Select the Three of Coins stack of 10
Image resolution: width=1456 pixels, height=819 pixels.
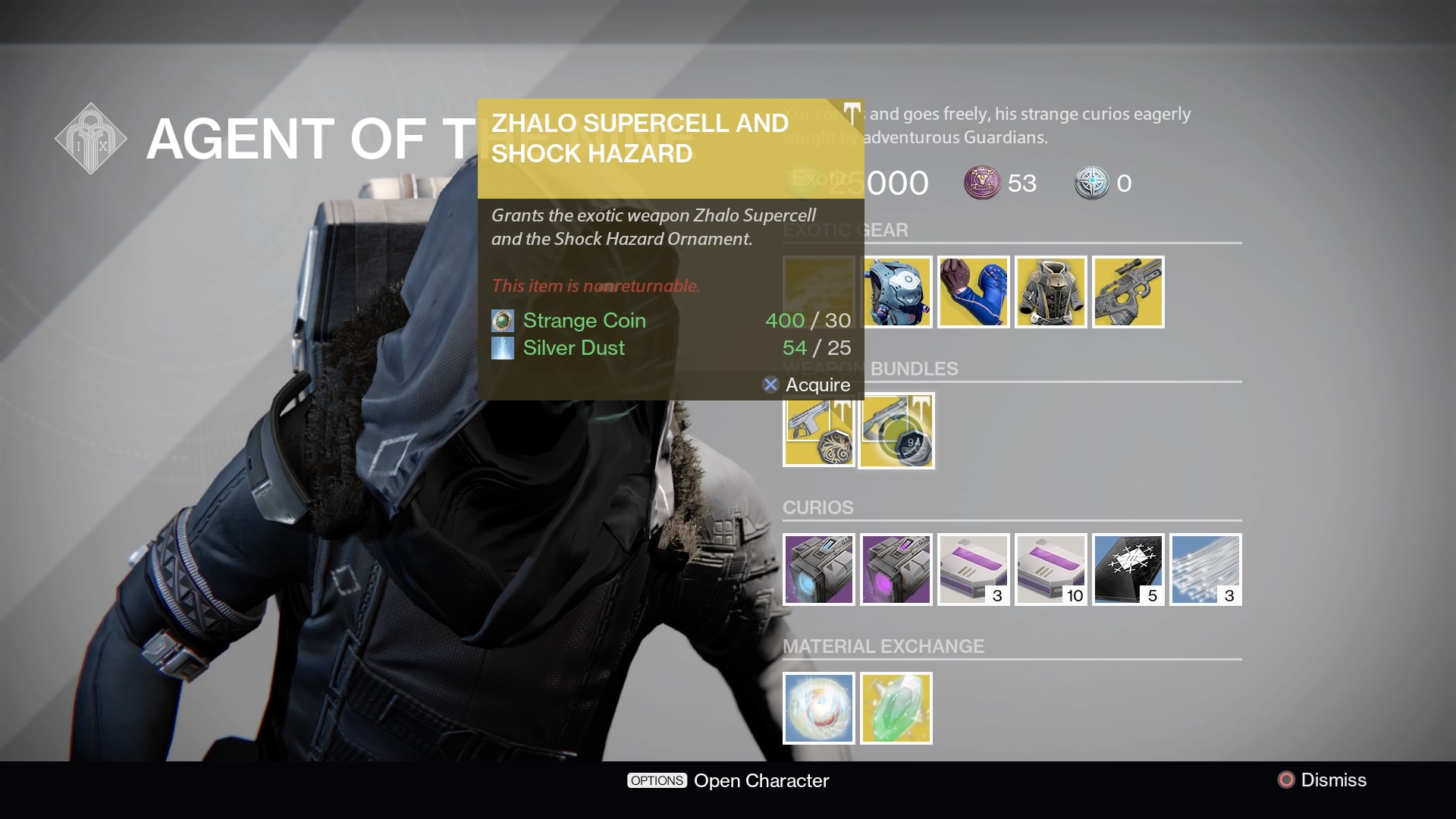pos(1051,570)
